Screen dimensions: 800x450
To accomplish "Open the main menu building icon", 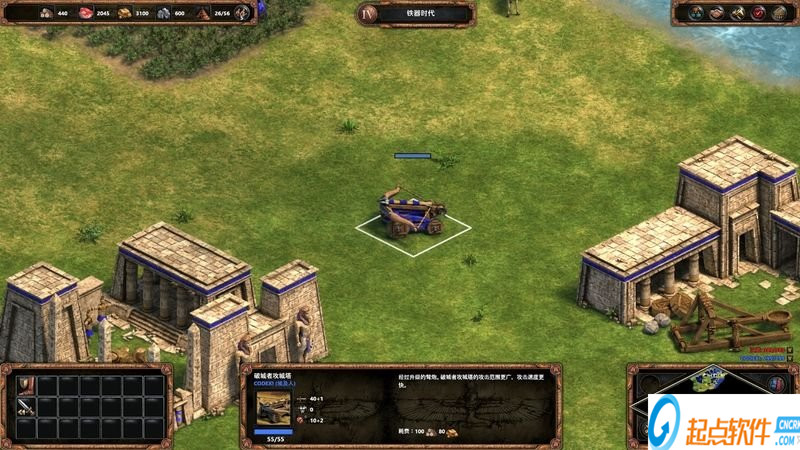I will [x=779, y=13].
